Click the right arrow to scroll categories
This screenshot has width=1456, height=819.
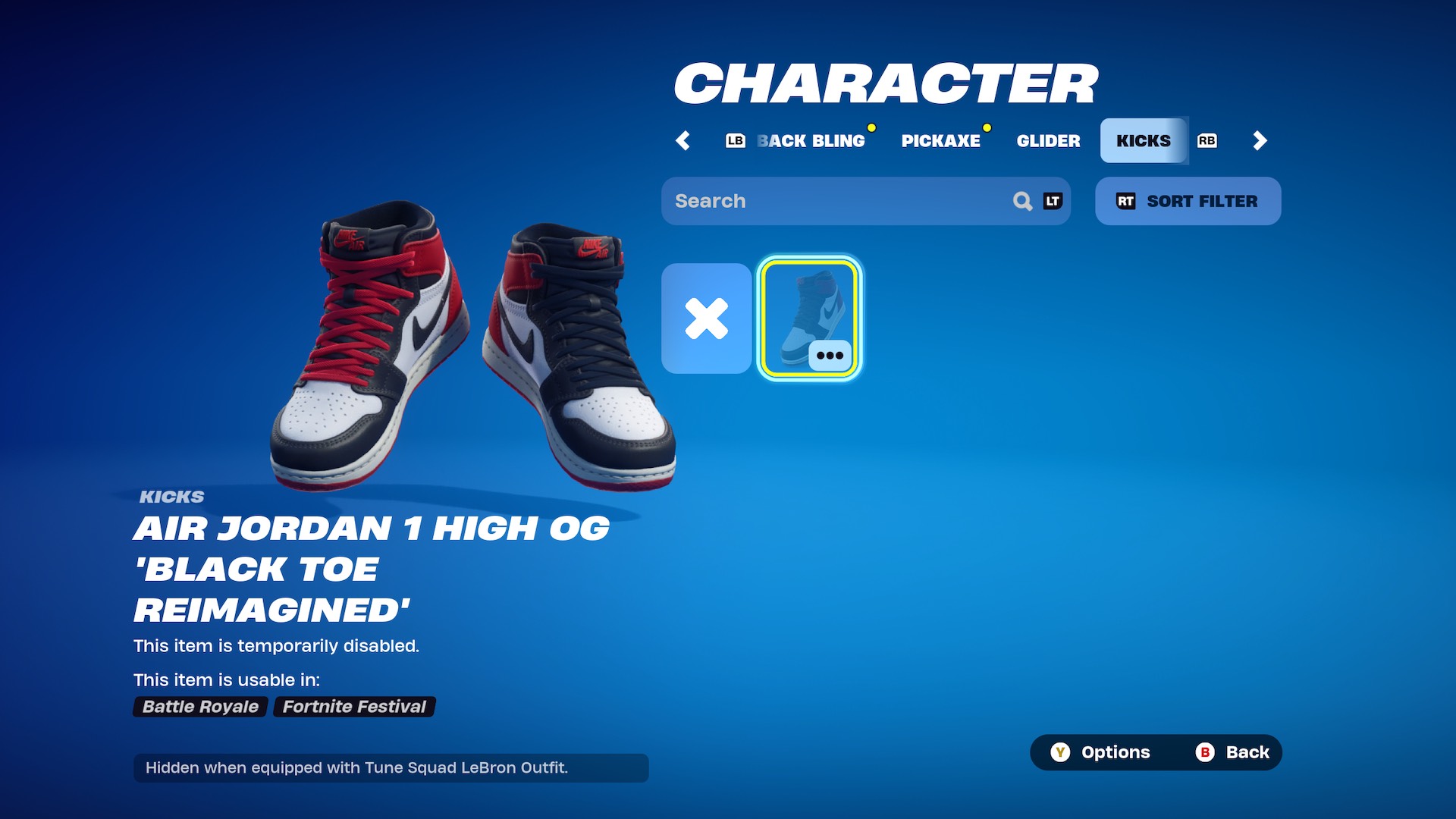point(1260,140)
